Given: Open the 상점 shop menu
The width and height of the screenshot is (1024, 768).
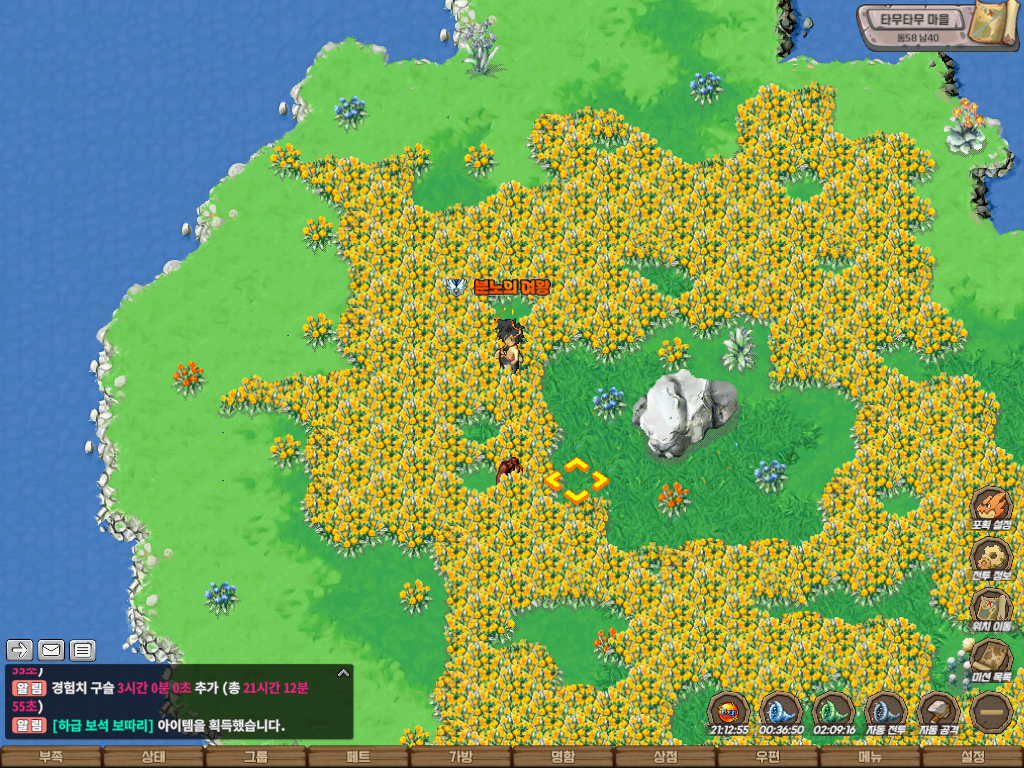Looking at the screenshot, I should click(665, 758).
